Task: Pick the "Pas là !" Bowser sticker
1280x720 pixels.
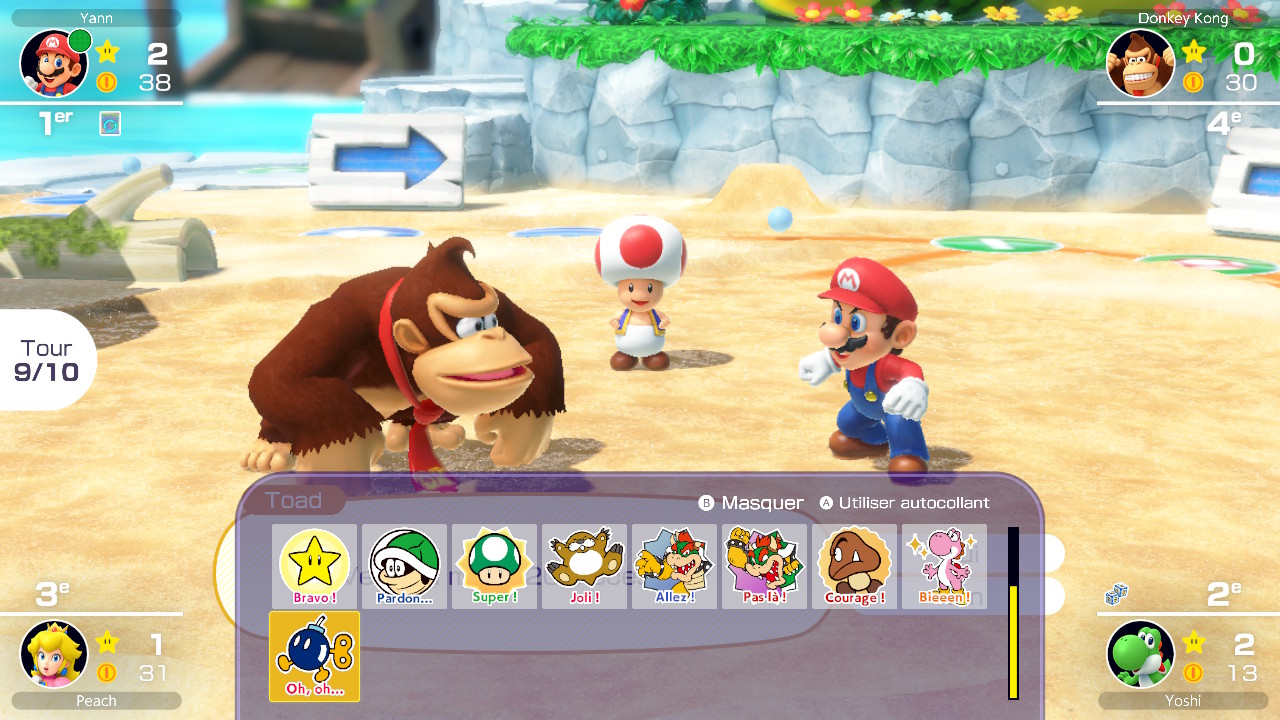Action: point(764,566)
